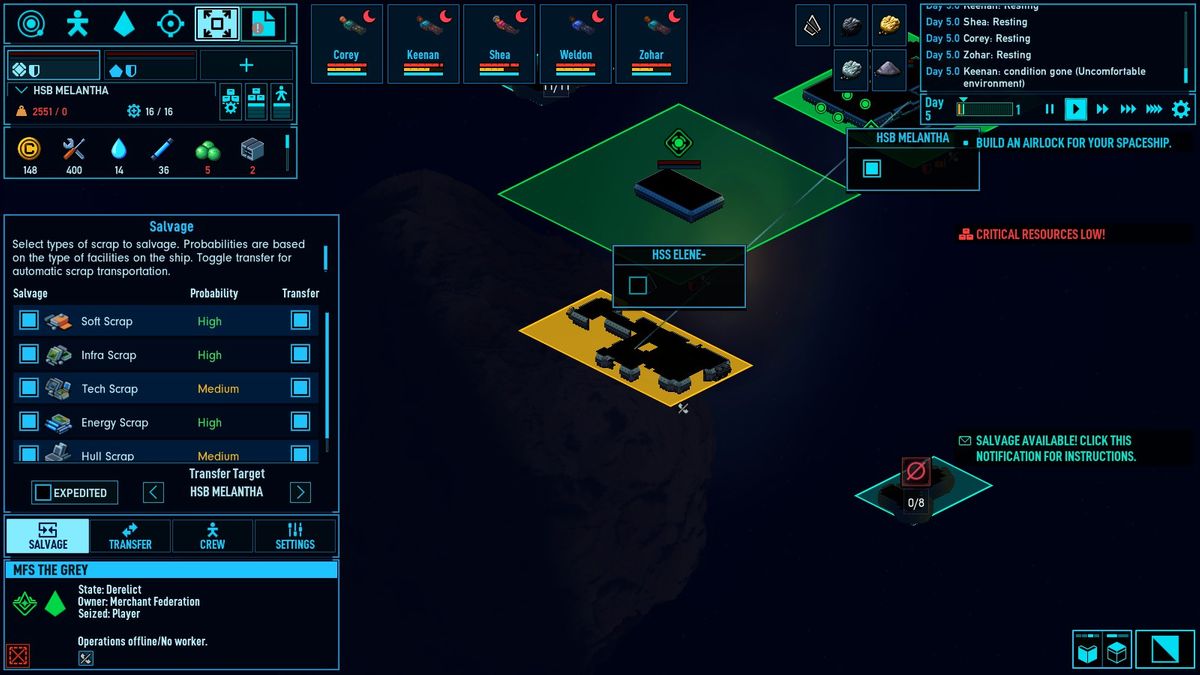Select crew member Corey portrait
Viewport: 1200px width, 675px height.
[x=346, y=44]
